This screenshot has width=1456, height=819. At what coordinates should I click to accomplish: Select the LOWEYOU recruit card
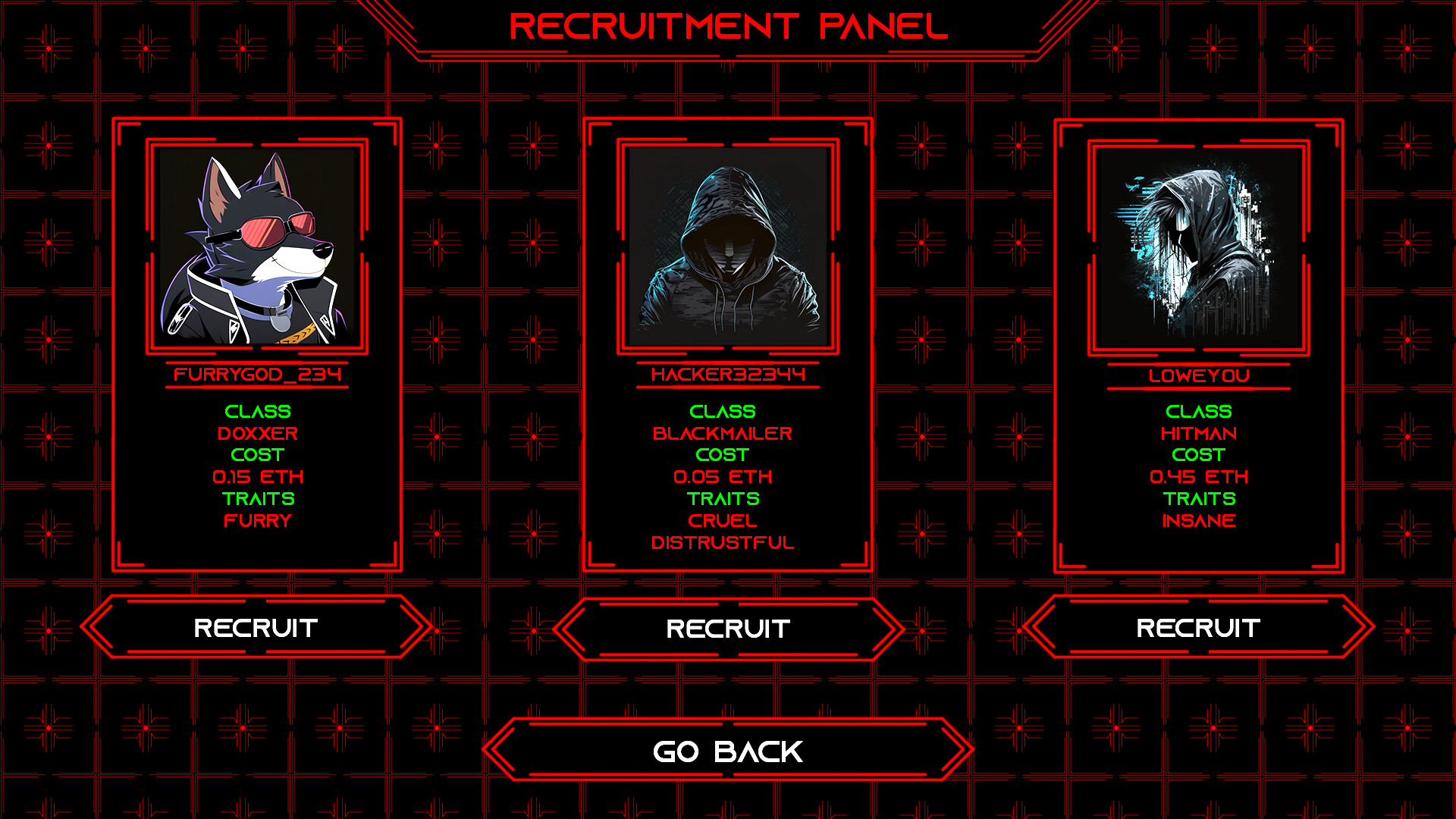click(1199, 341)
